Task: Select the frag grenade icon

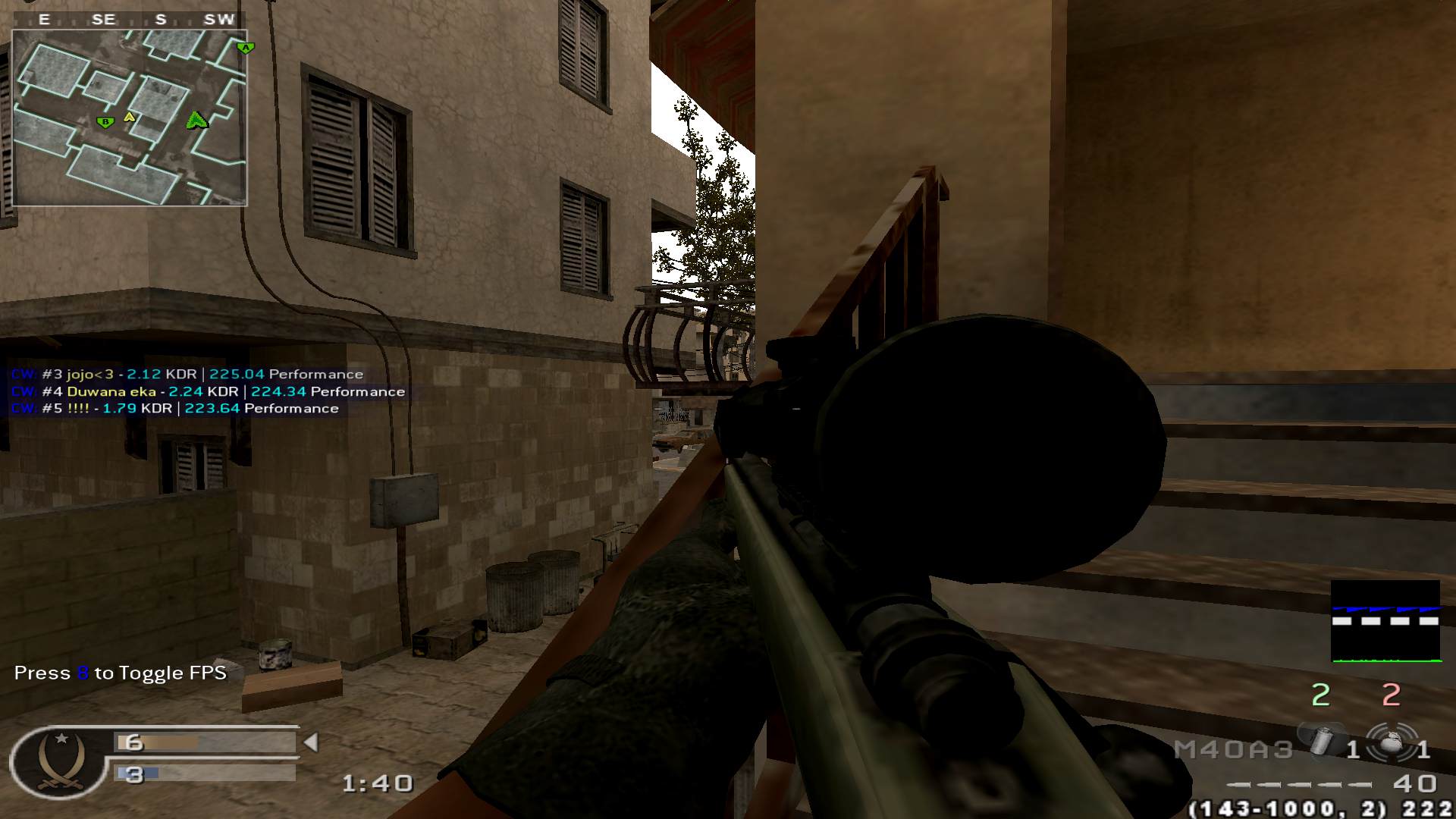Action: click(x=1391, y=743)
